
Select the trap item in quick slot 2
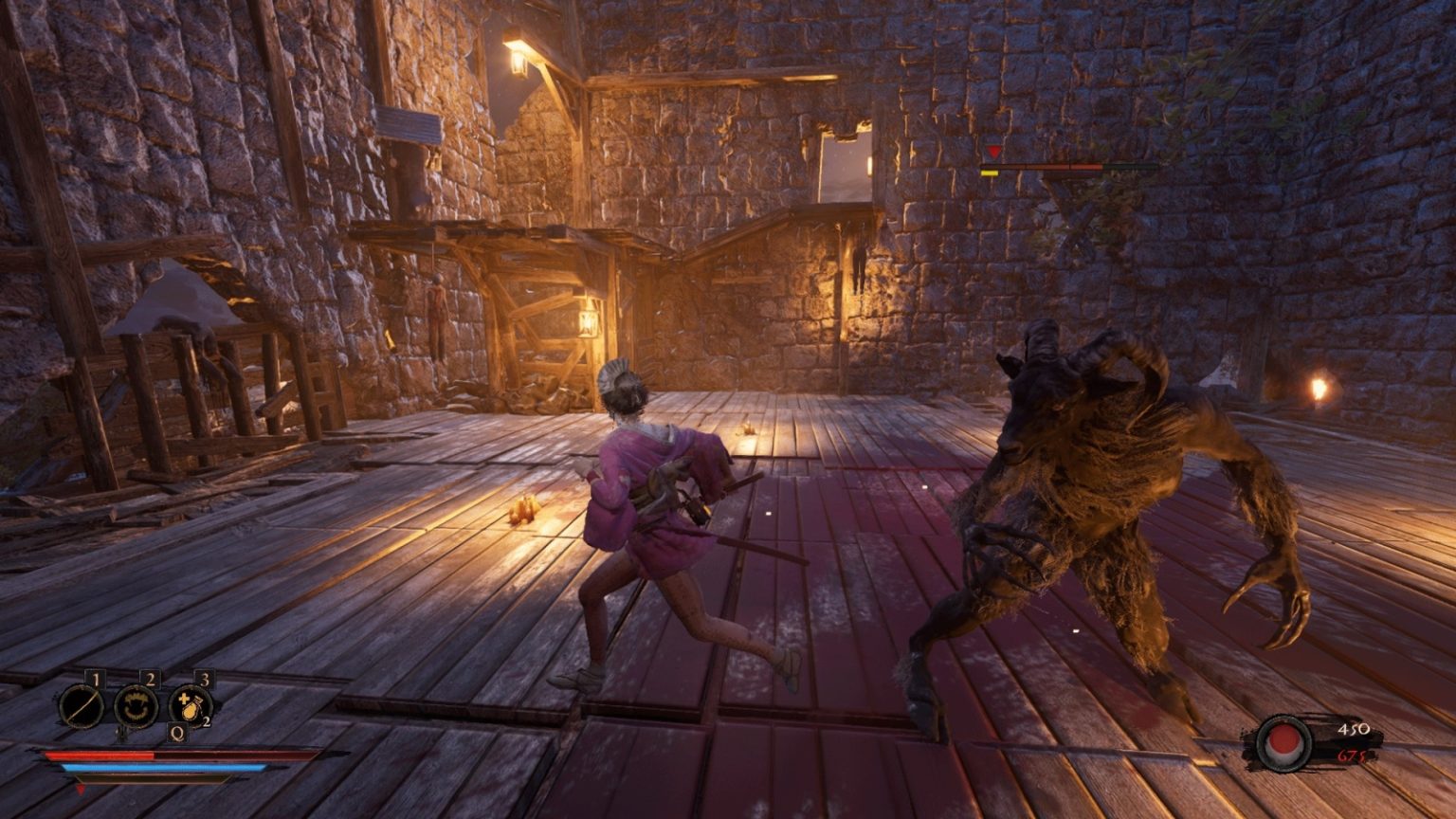coord(136,706)
